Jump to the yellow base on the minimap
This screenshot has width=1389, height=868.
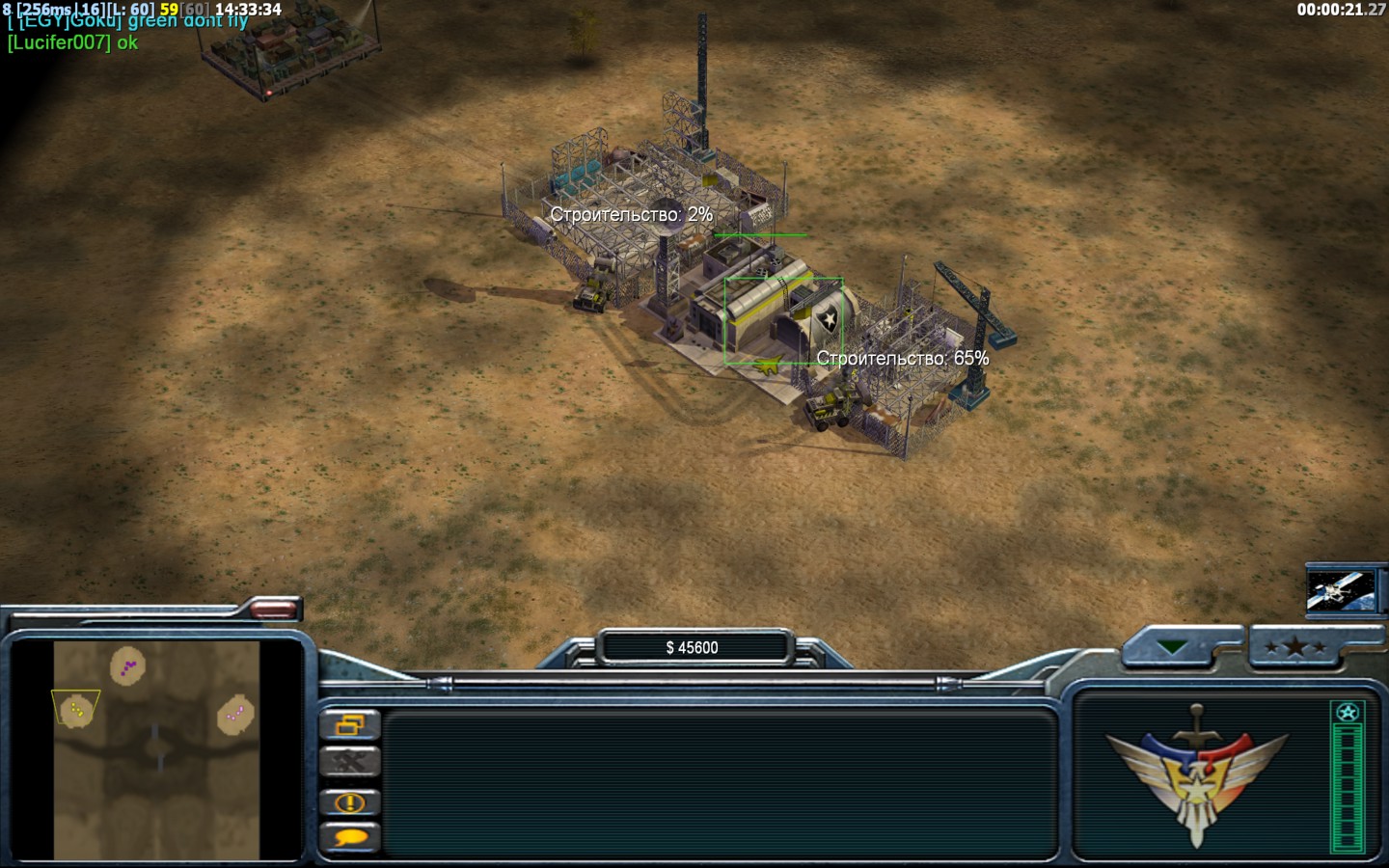pyautogui.click(x=76, y=711)
